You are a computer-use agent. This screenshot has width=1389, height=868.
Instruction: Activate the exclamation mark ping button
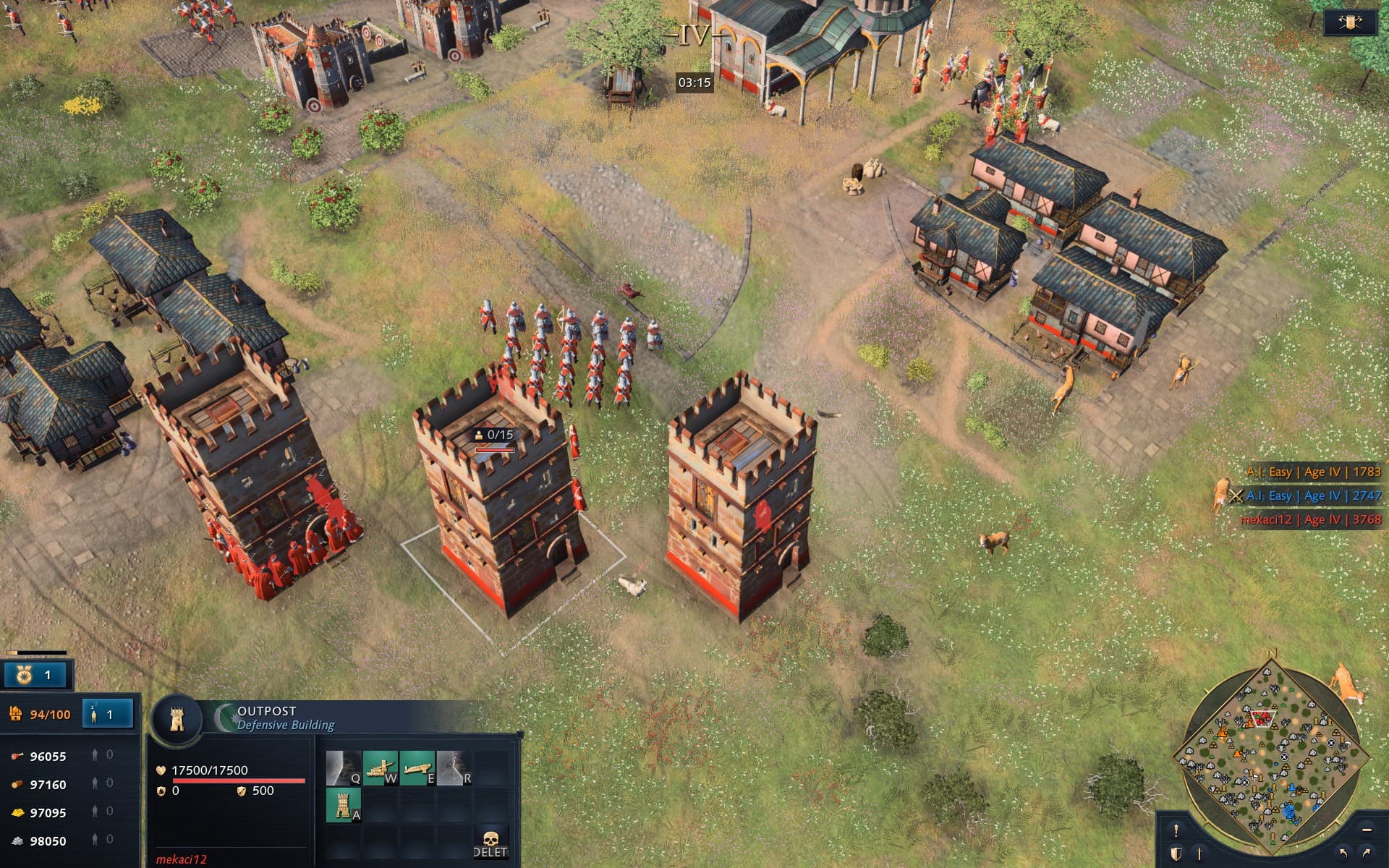point(1176,830)
